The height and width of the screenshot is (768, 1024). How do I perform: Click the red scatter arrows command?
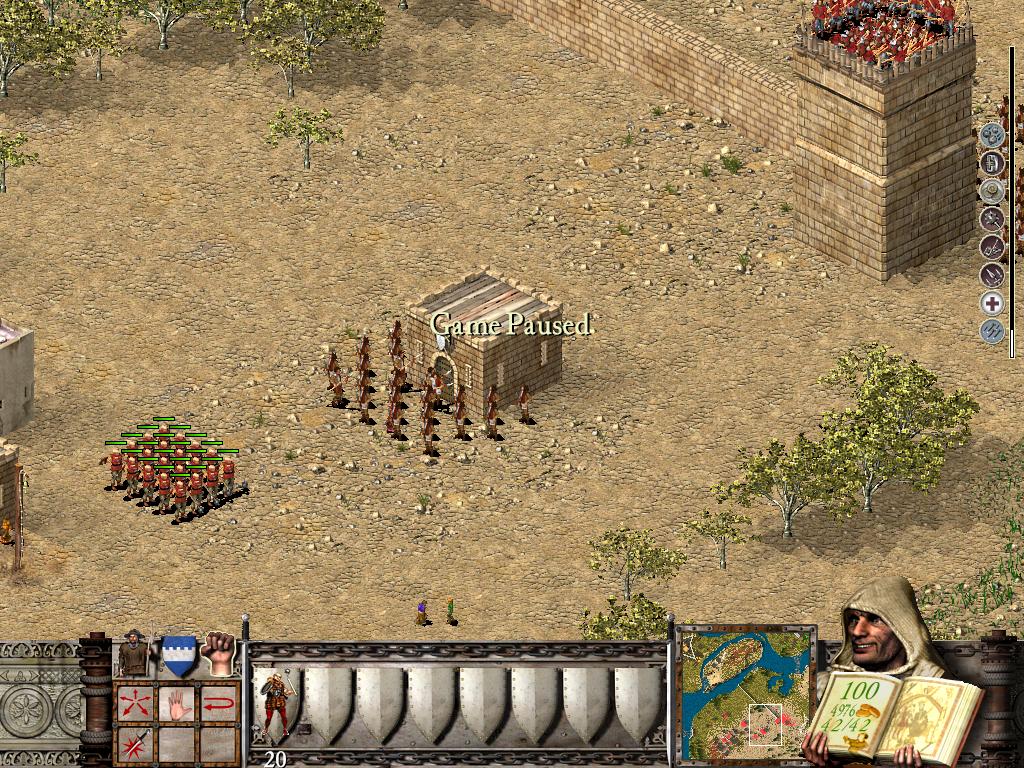pos(134,703)
